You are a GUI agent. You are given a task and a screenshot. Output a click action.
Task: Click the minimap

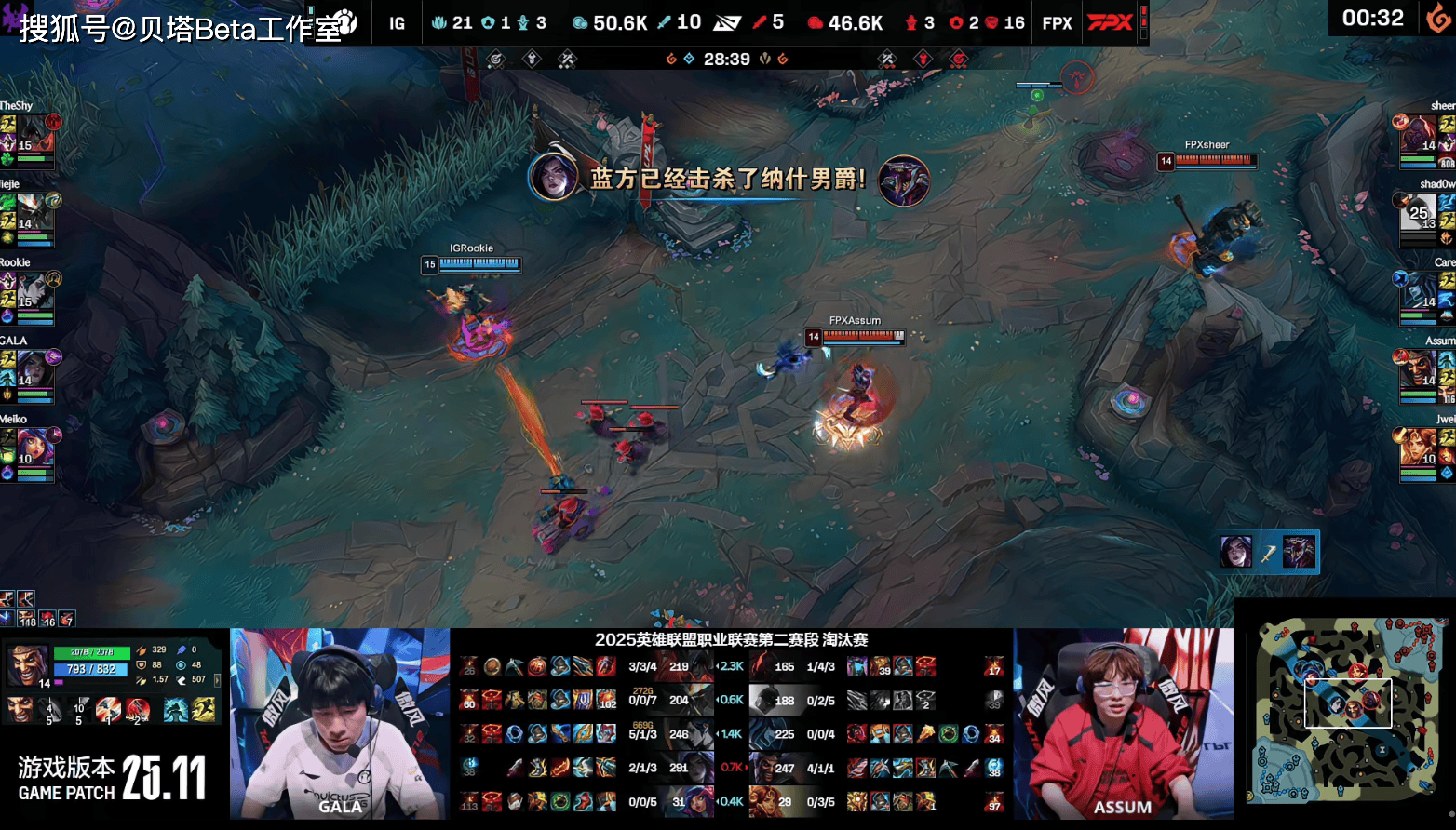click(1346, 711)
